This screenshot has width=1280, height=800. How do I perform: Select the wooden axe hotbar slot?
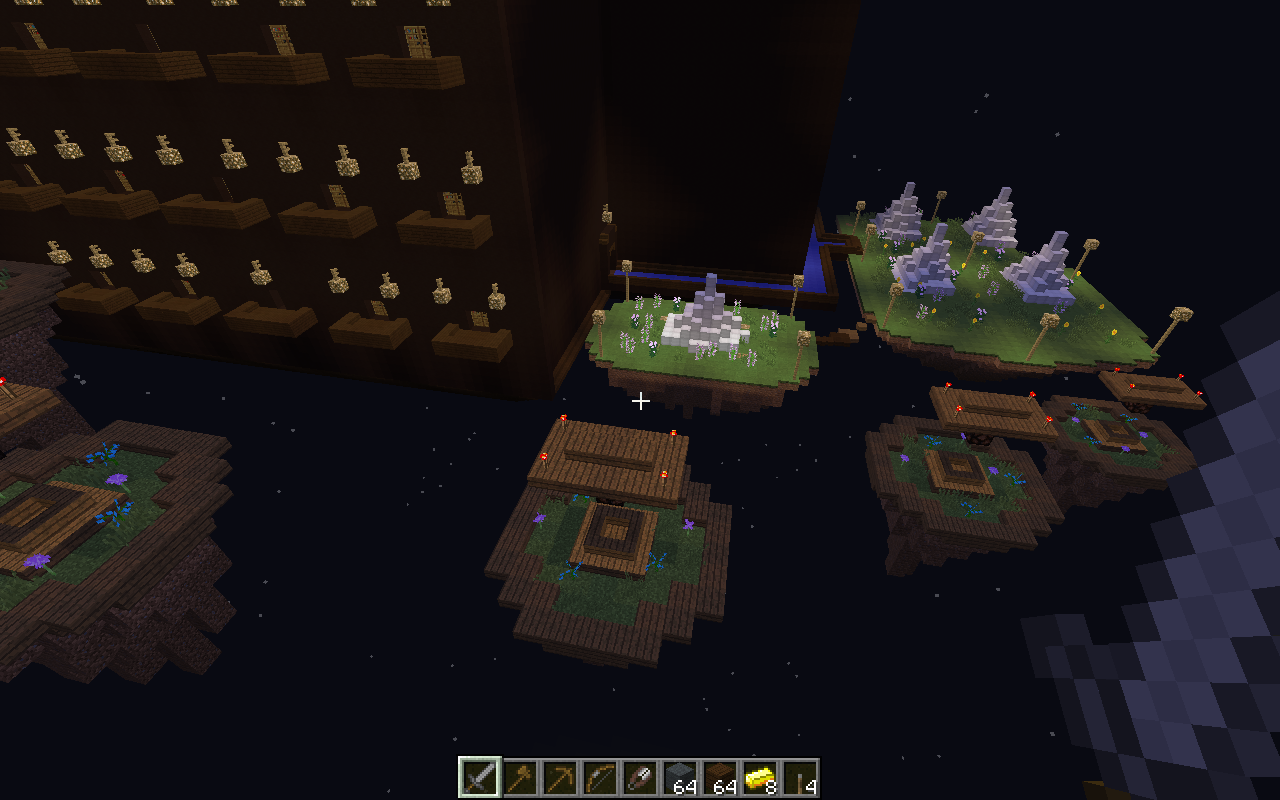click(x=519, y=778)
